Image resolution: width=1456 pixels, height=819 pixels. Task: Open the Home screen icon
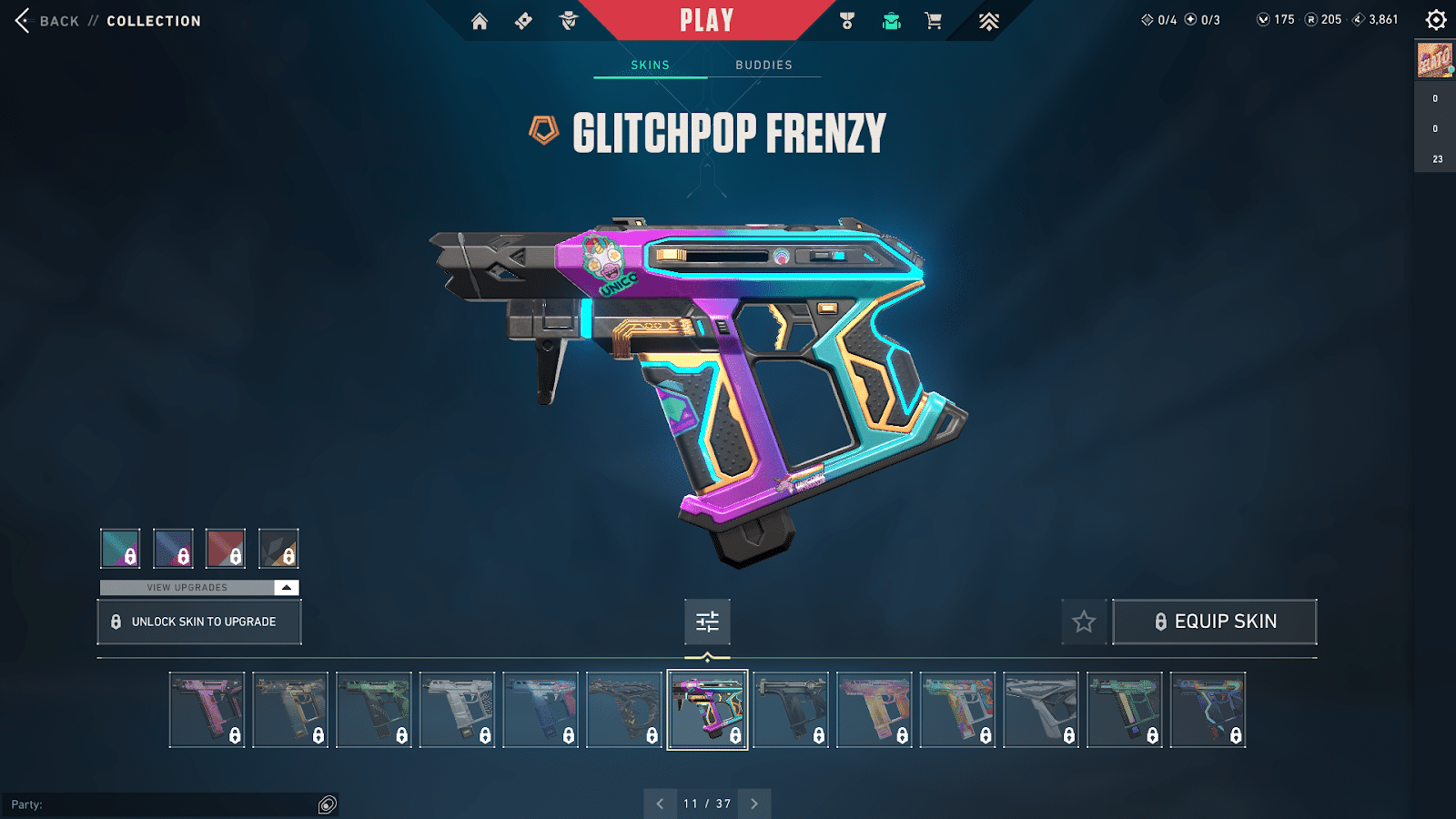click(x=480, y=20)
